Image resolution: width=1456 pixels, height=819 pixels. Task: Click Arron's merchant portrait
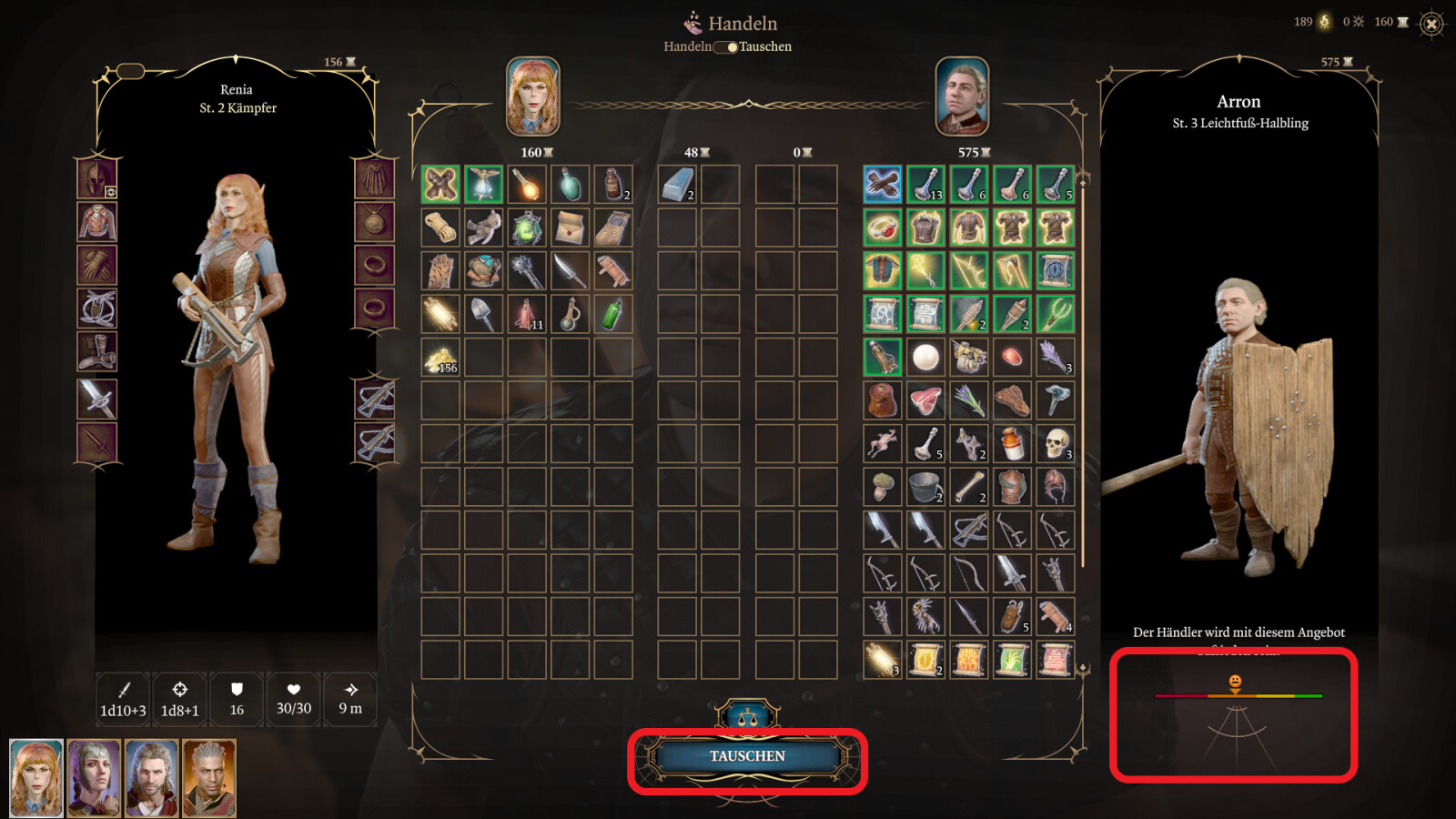[962, 96]
